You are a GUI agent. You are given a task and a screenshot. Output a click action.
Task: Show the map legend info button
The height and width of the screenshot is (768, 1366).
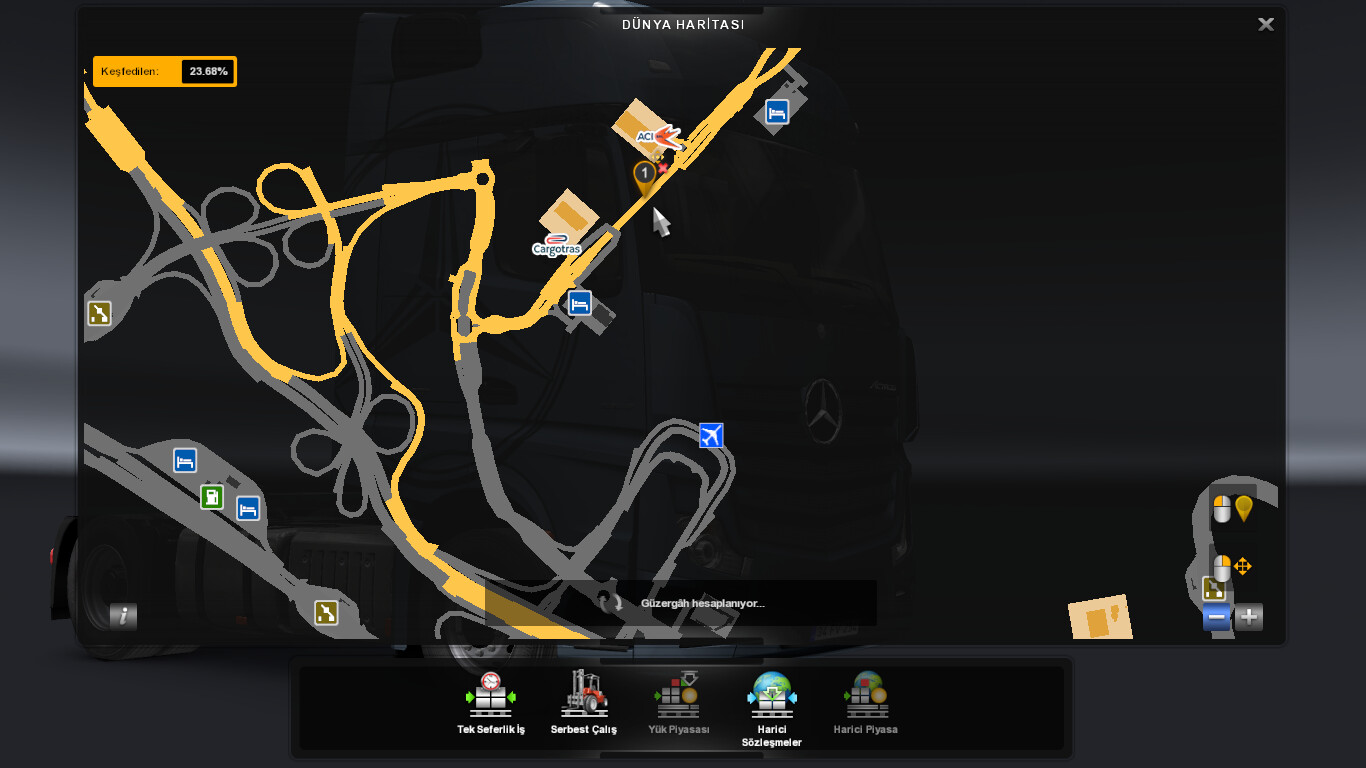tap(123, 616)
